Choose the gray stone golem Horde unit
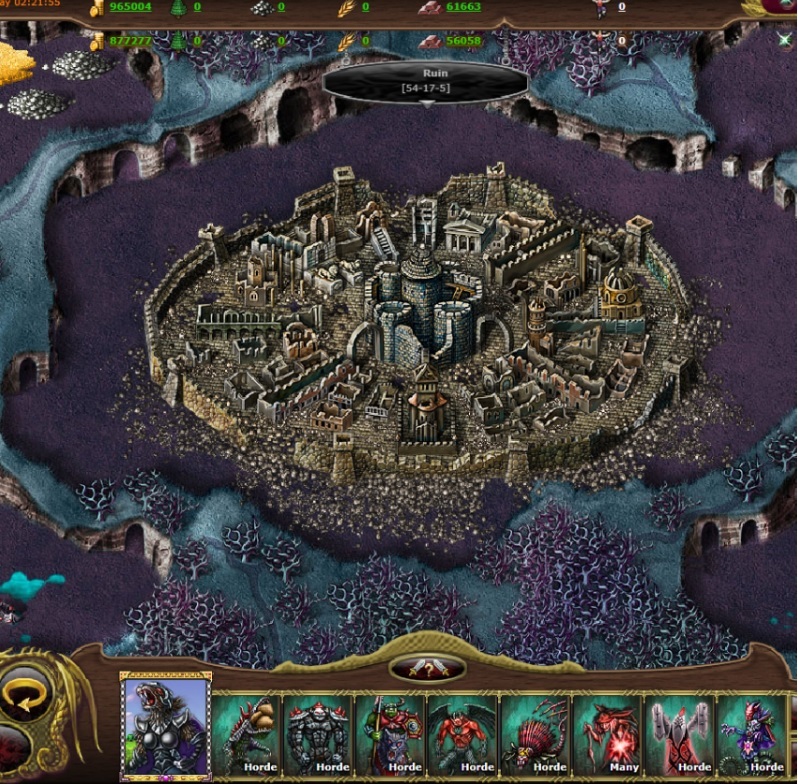Viewport: 798px width, 784px height. pyautogui.click(x=319, y=734)
